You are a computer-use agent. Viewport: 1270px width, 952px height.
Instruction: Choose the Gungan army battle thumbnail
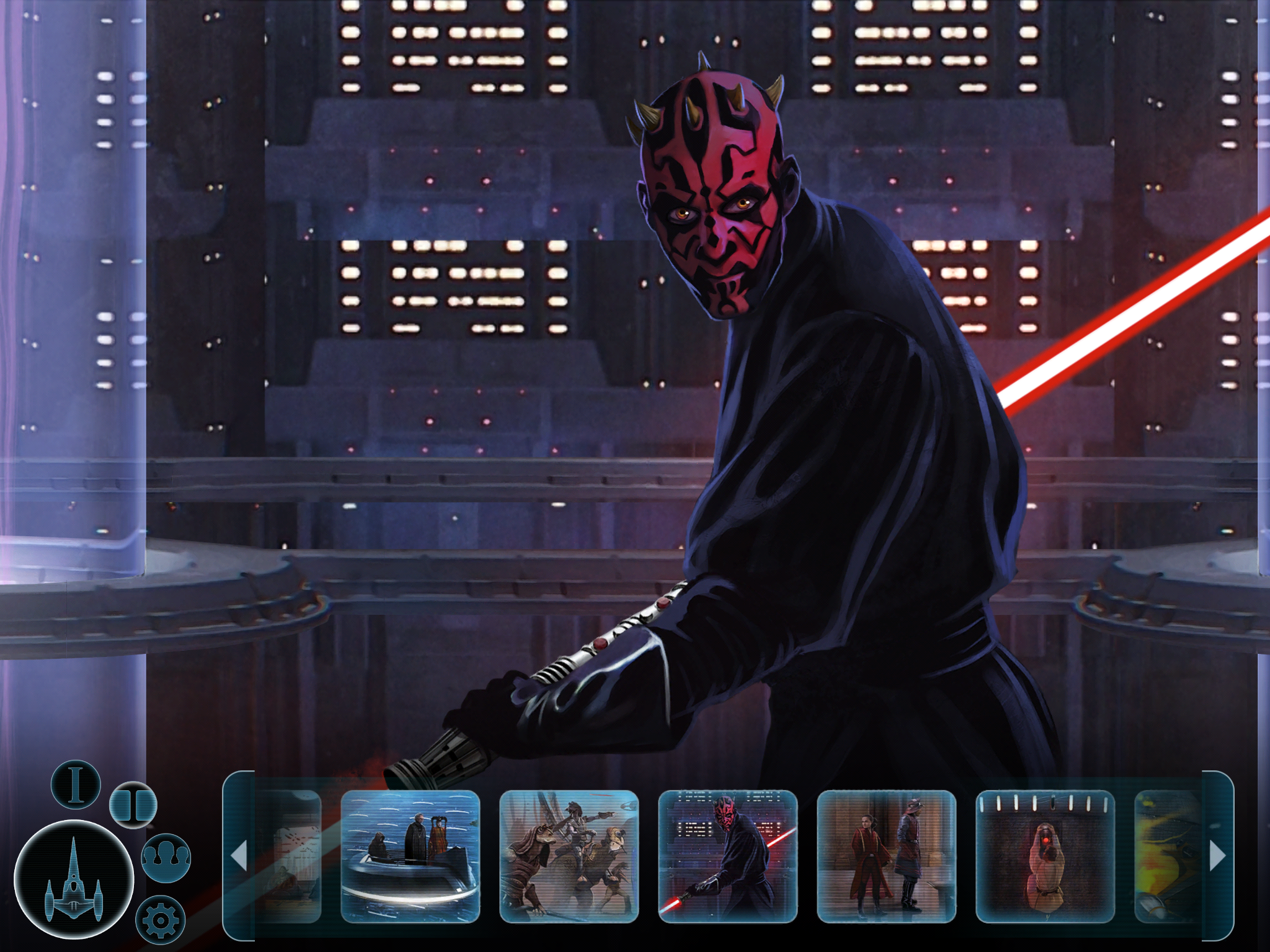[569, 856]
